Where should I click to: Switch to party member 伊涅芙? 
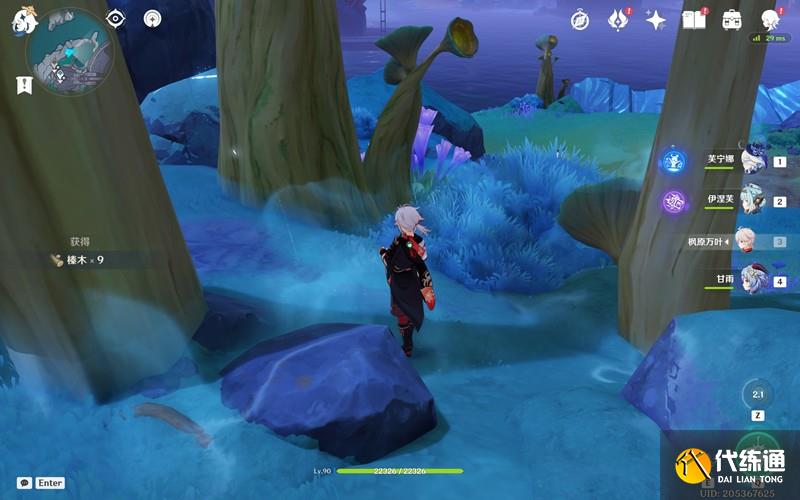(x=752, y=200)
